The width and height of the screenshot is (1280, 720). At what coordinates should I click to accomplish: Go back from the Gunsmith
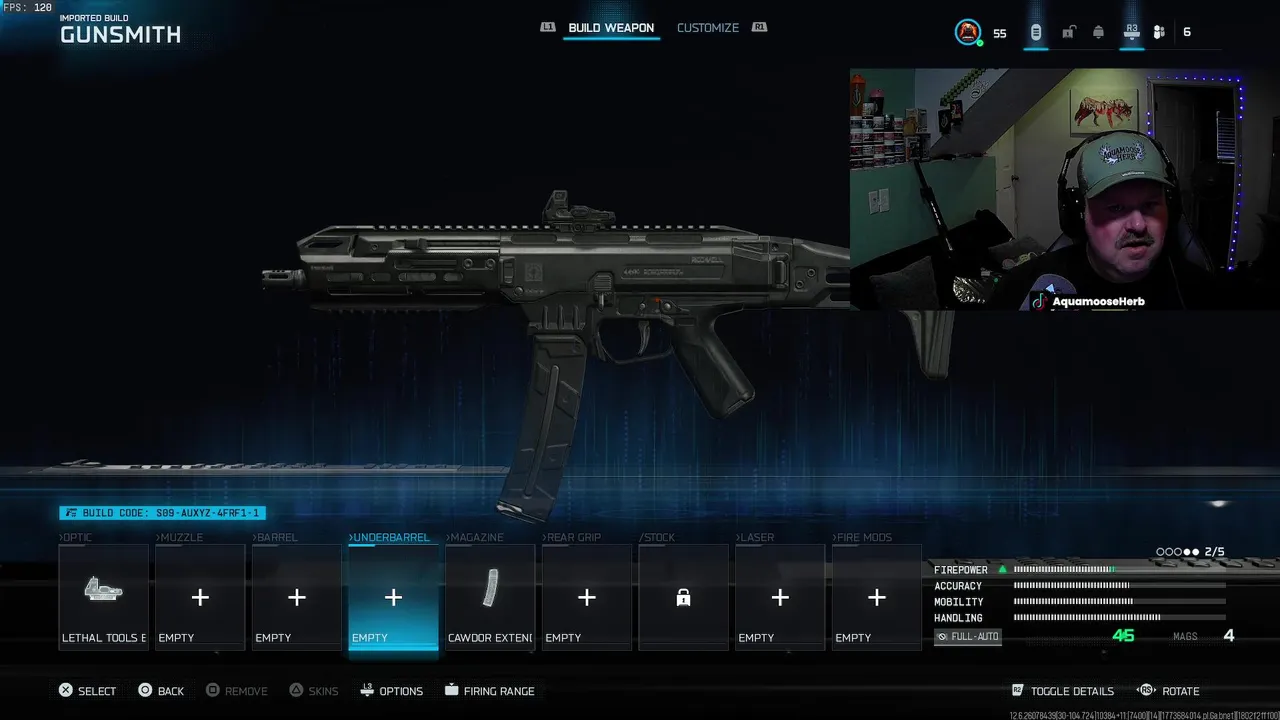pyautogui.click(x=161, y=691)
